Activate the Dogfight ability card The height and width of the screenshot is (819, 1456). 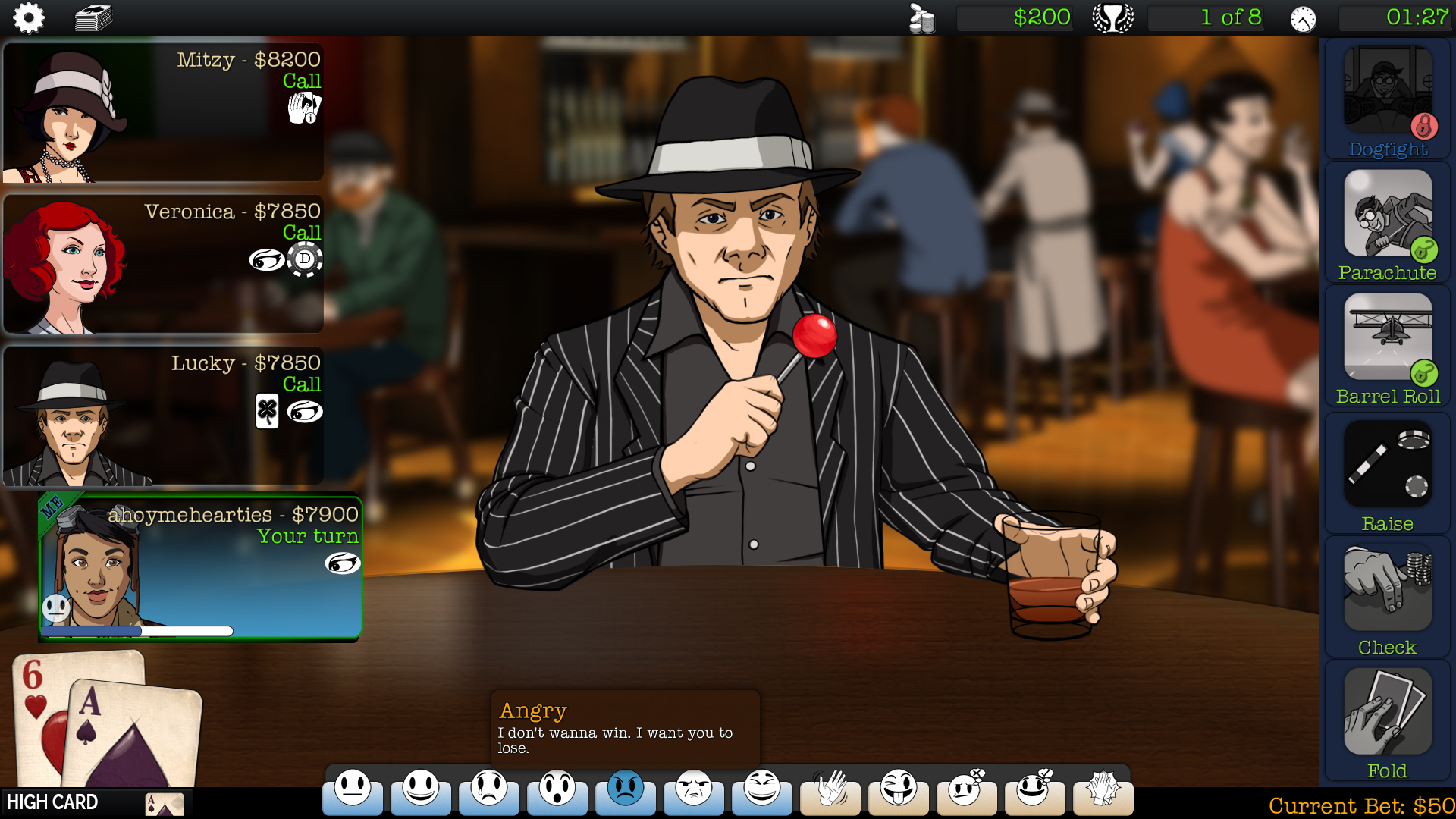coord(1387,99)
